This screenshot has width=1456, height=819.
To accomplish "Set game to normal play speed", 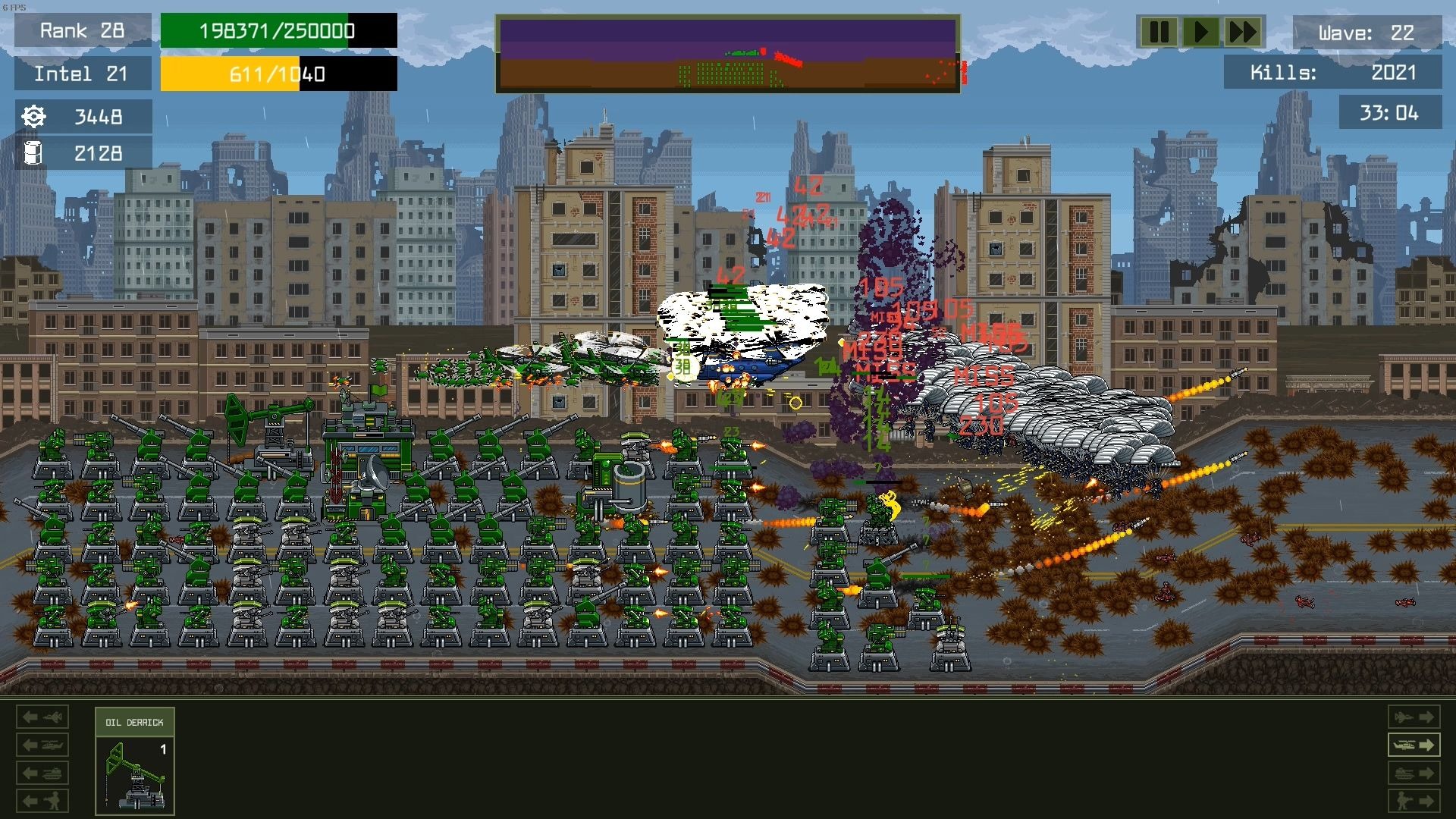I will coord(1200,33).
